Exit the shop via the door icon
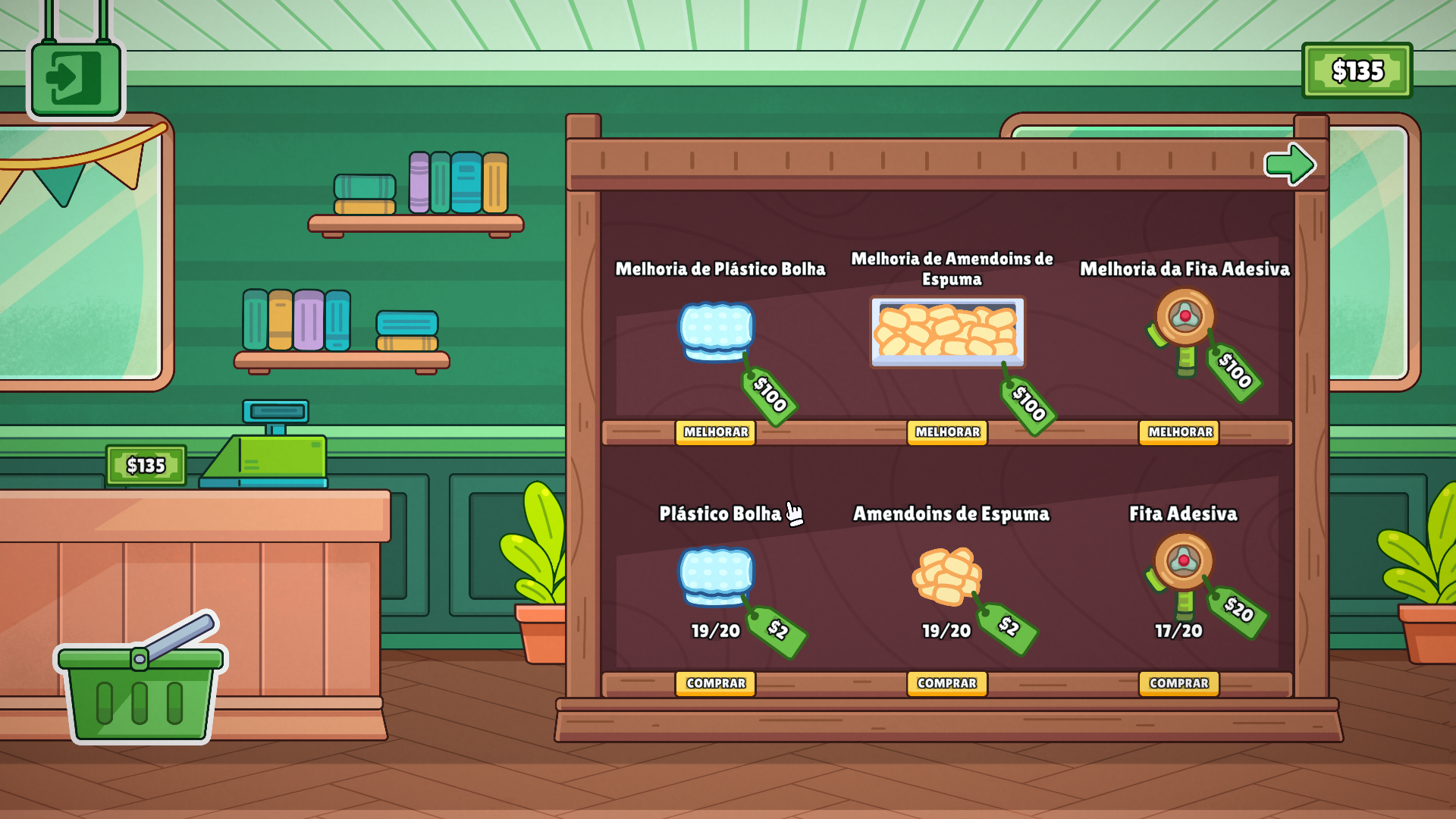Image resolution: width=1456 pixels, height=819 pixels. click(75, 78)
